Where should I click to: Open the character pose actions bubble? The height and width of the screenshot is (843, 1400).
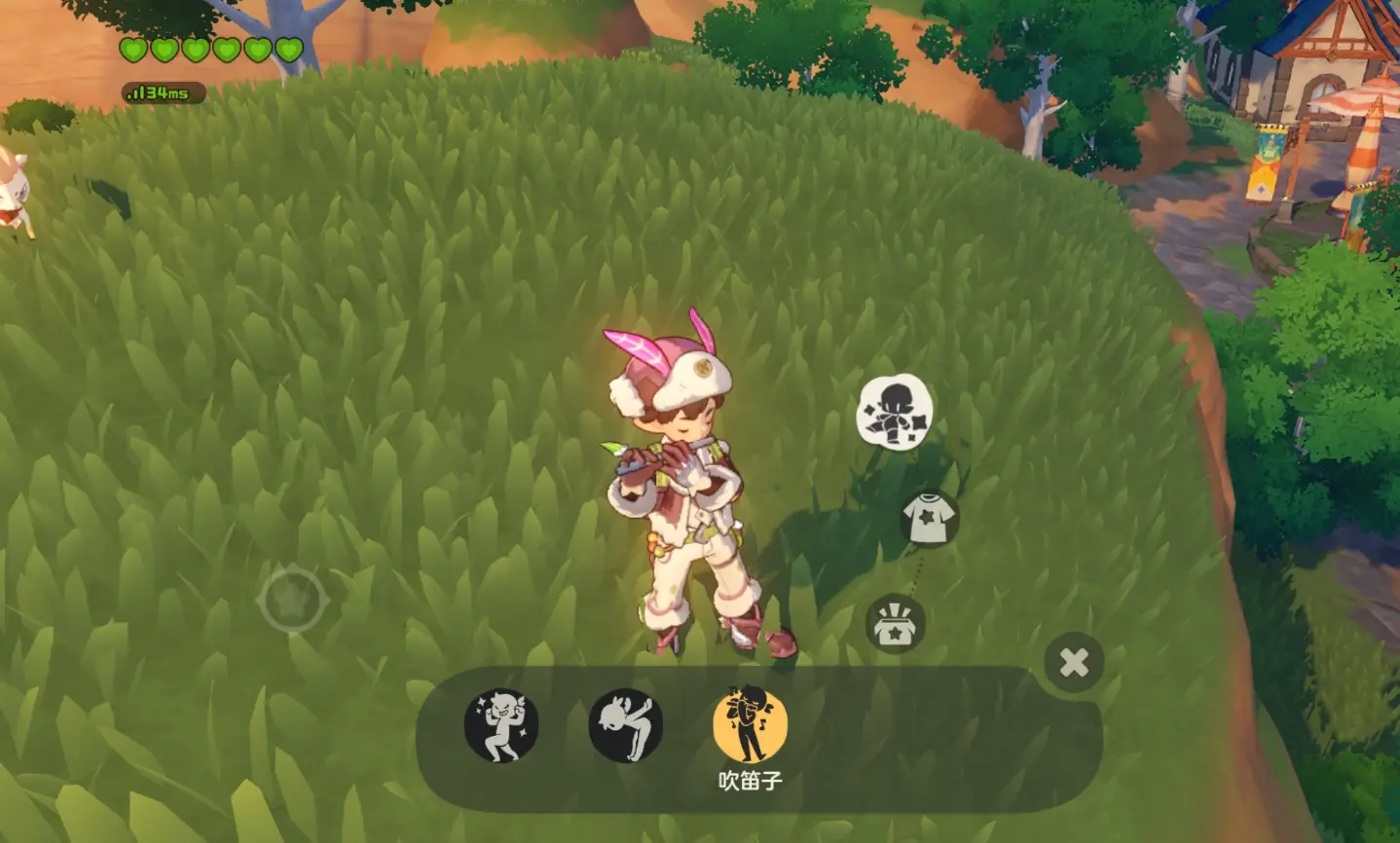click(895, 411)
